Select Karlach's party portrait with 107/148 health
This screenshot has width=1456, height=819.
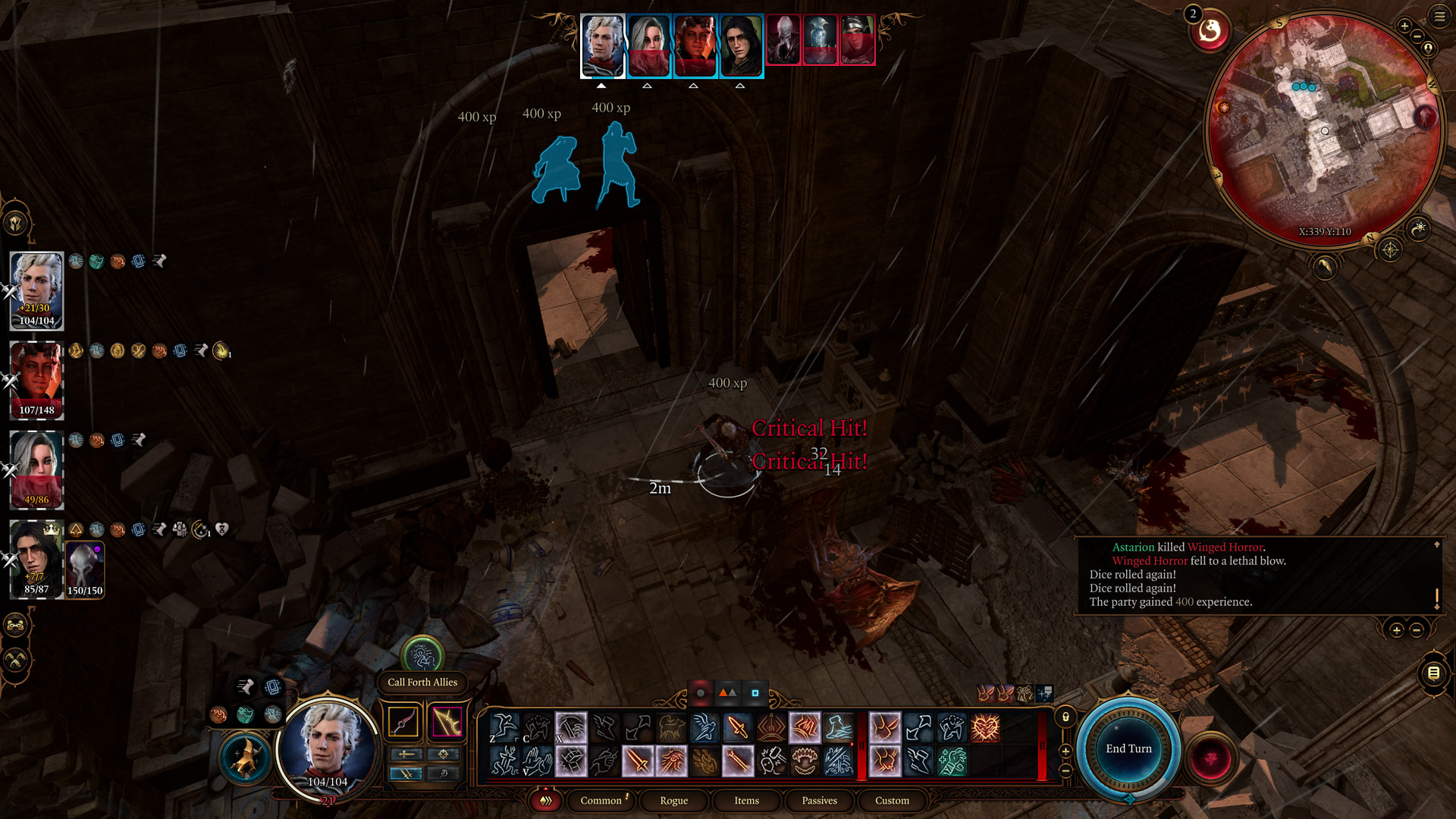36,380
